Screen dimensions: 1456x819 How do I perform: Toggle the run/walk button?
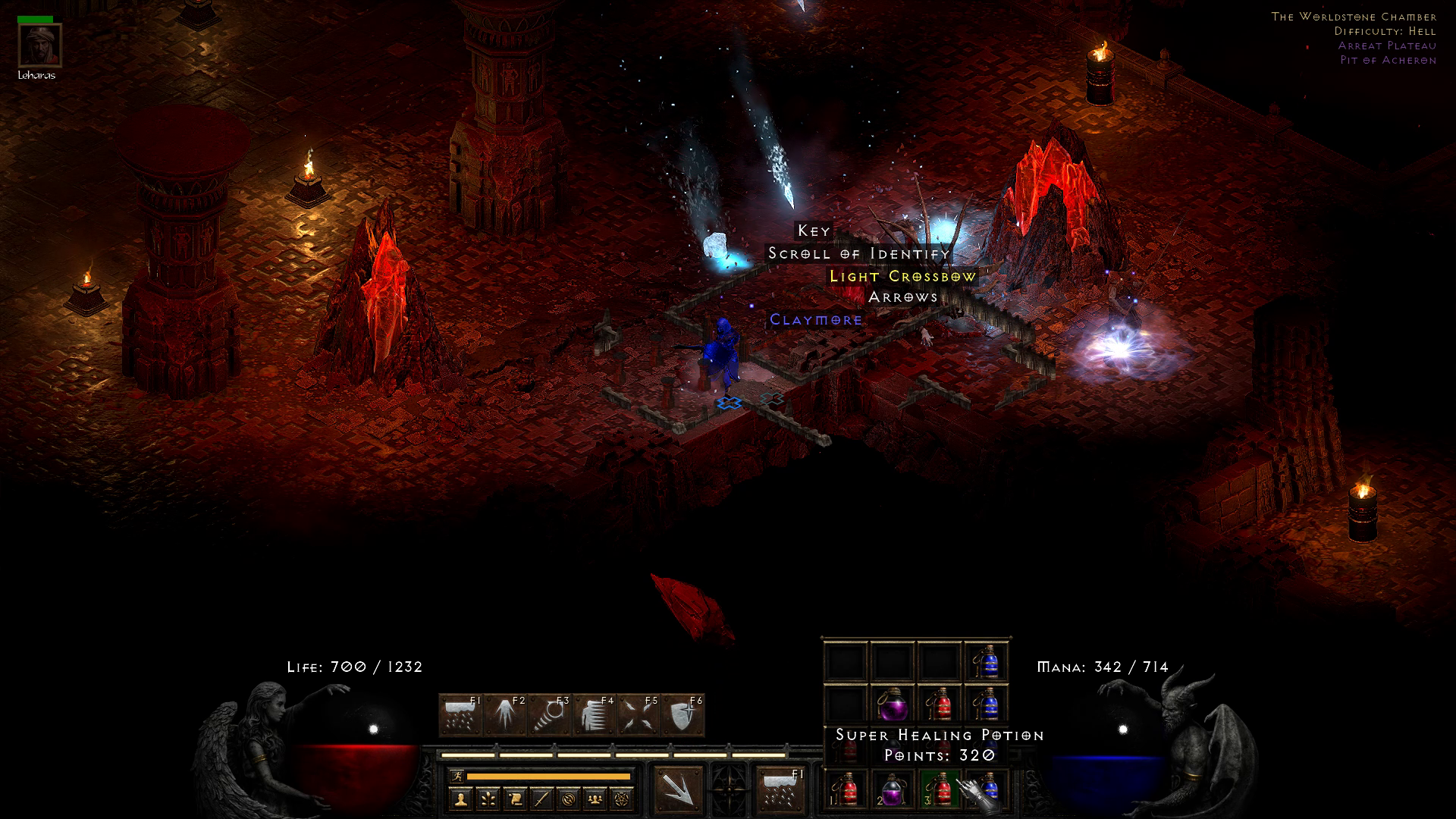[x=457, y=776]
